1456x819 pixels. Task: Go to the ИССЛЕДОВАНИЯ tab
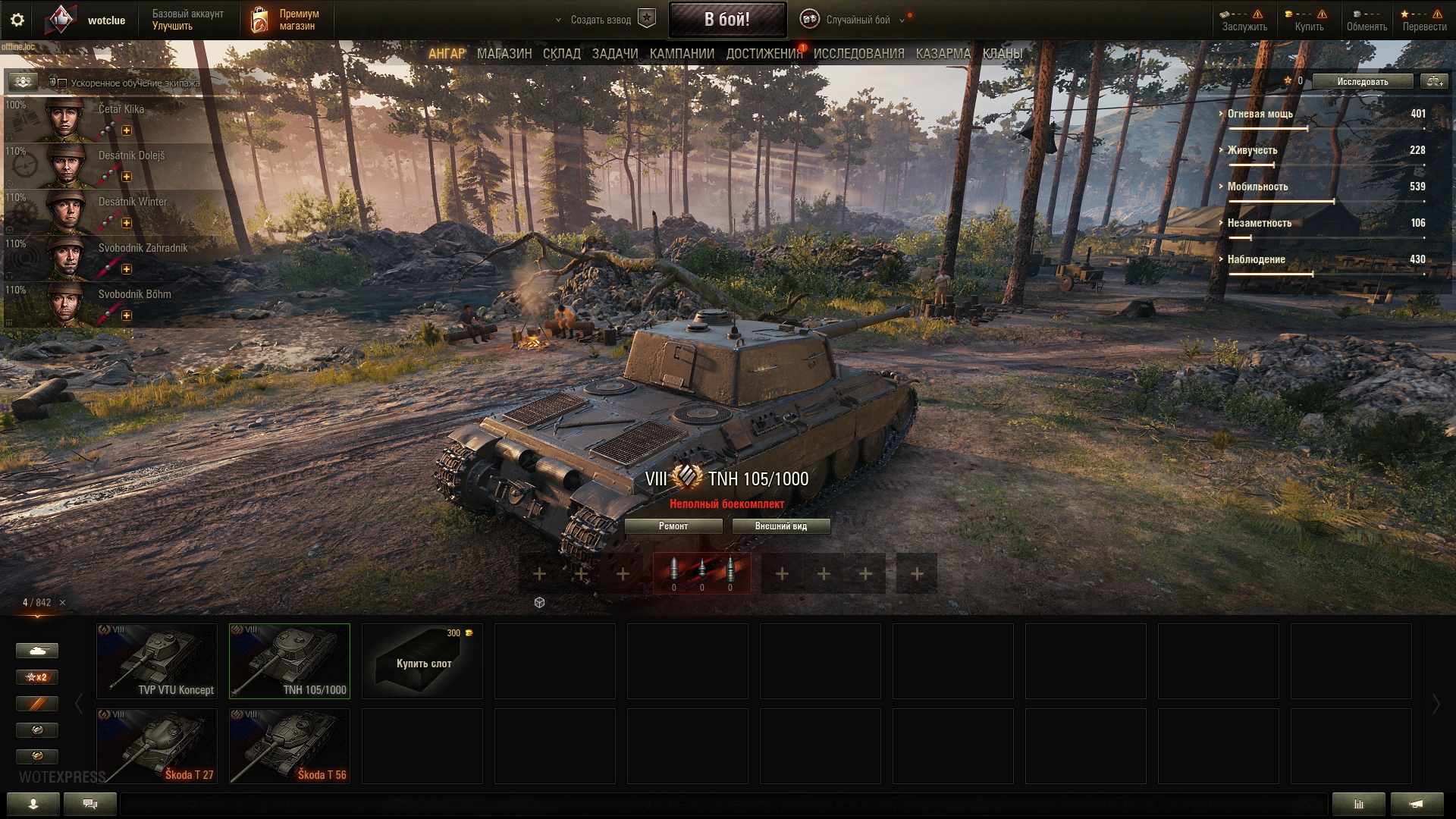[858, 54]
